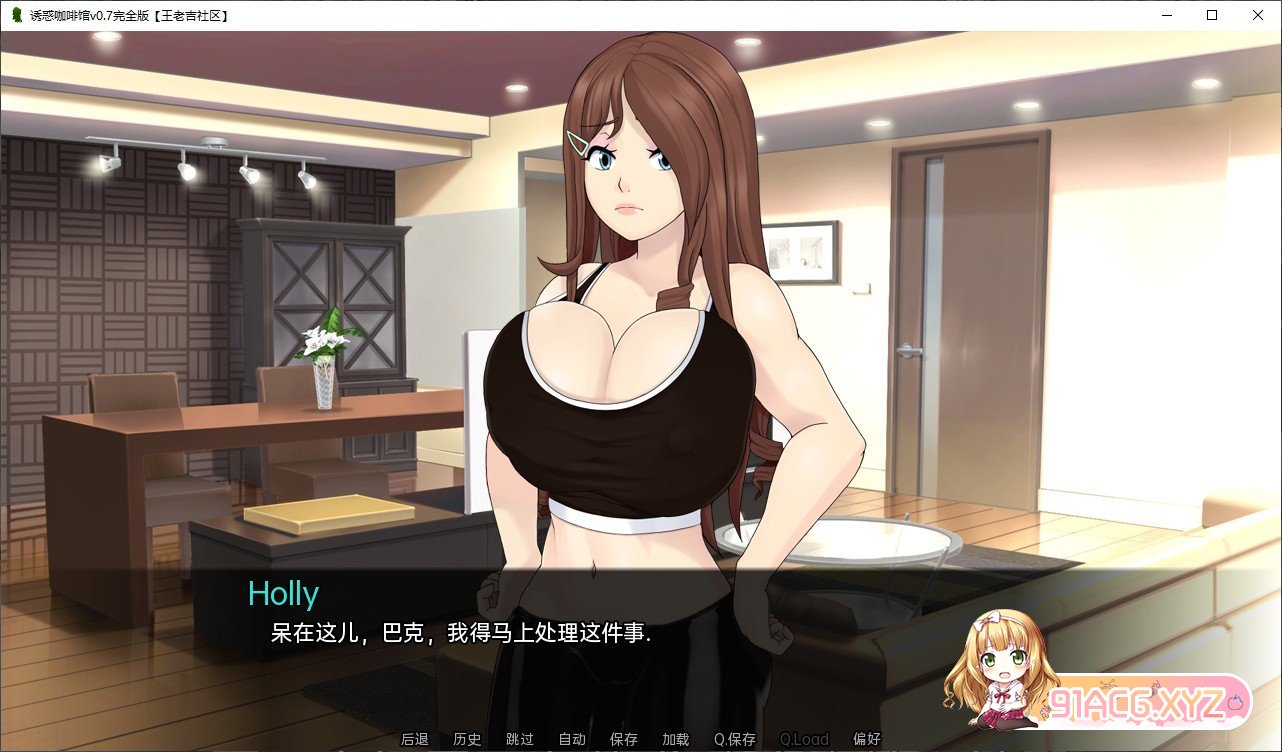Toggle 自动 (Auto) dialogue advance
Image resolution: width=1282 pixels, height=752 pixels.
(x=572, y=740)
